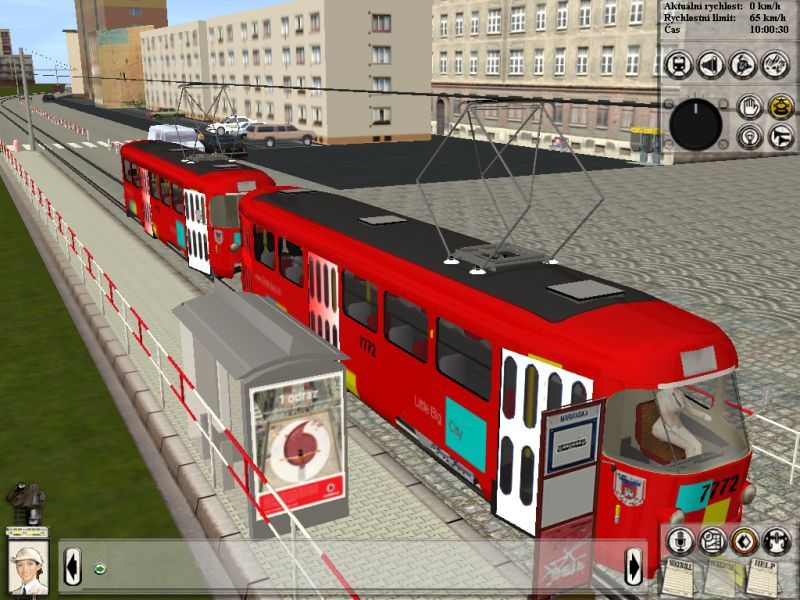Open the HELP notepad

point(762,578)
